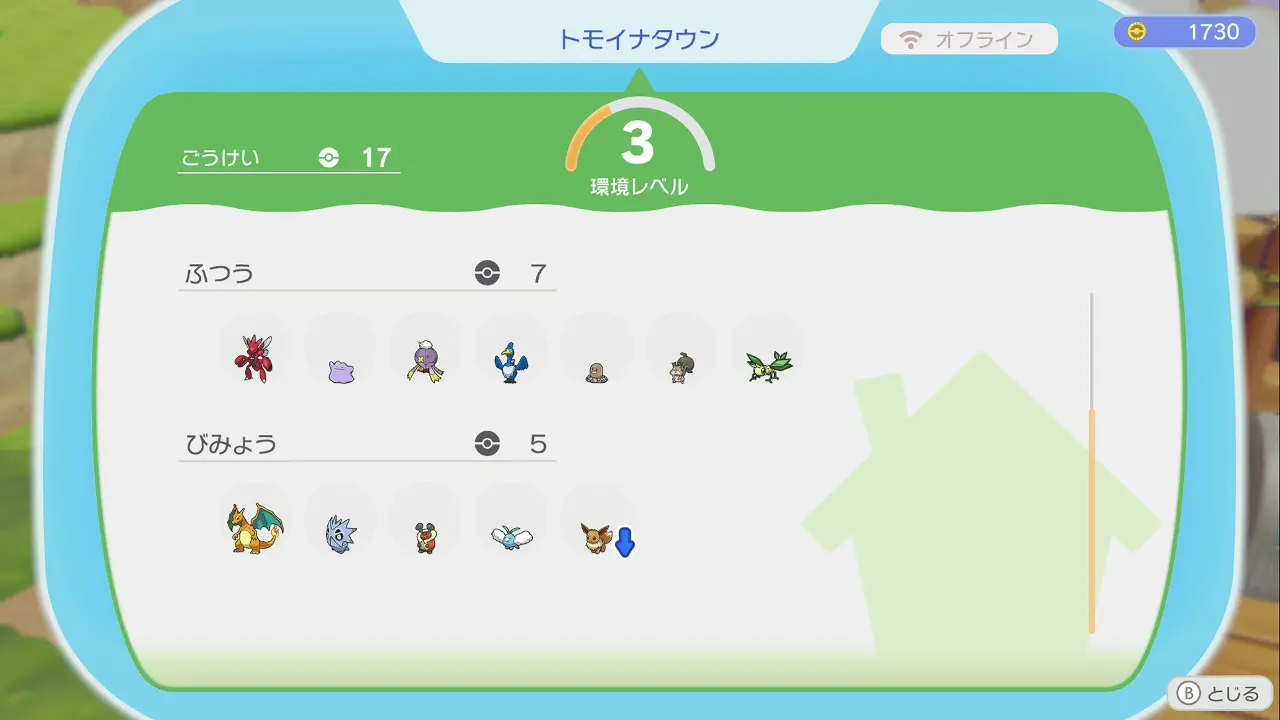Click the トモイナタウン title banner
The height and width of the screenshot is (720, 1280).
(x=640, y=38)
